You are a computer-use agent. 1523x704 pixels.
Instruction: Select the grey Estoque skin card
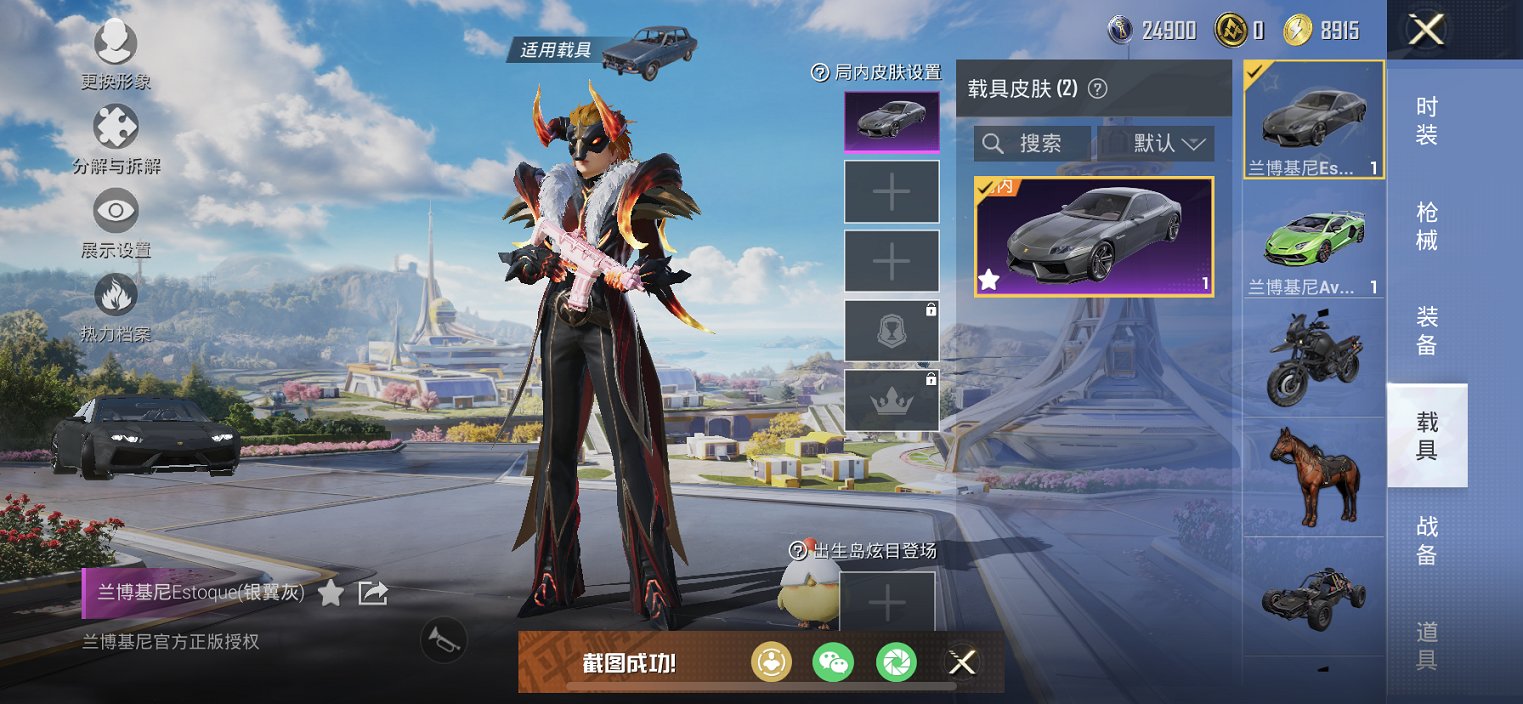tap(1094, 236)
